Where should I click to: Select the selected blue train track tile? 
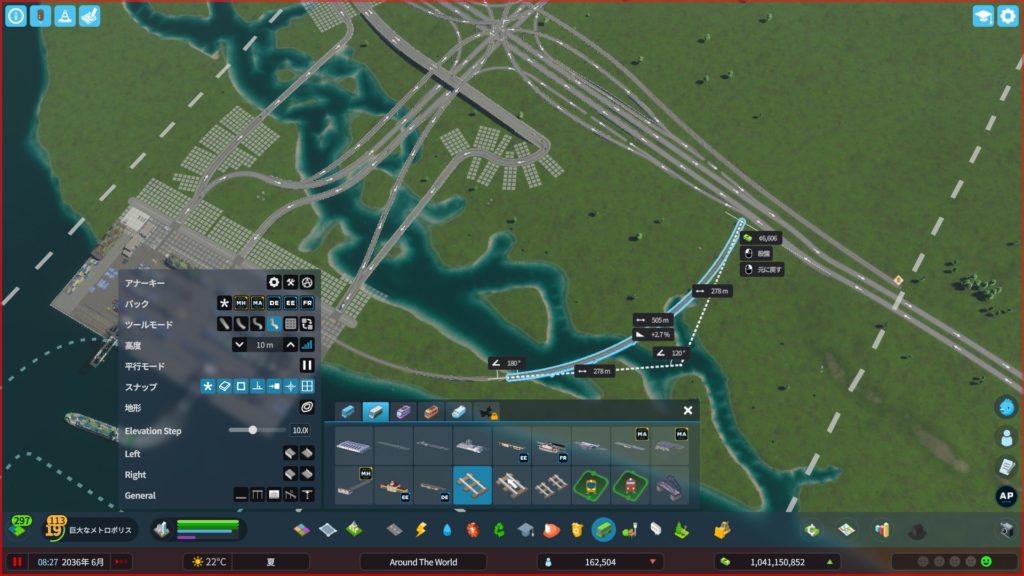pos(472,485)
